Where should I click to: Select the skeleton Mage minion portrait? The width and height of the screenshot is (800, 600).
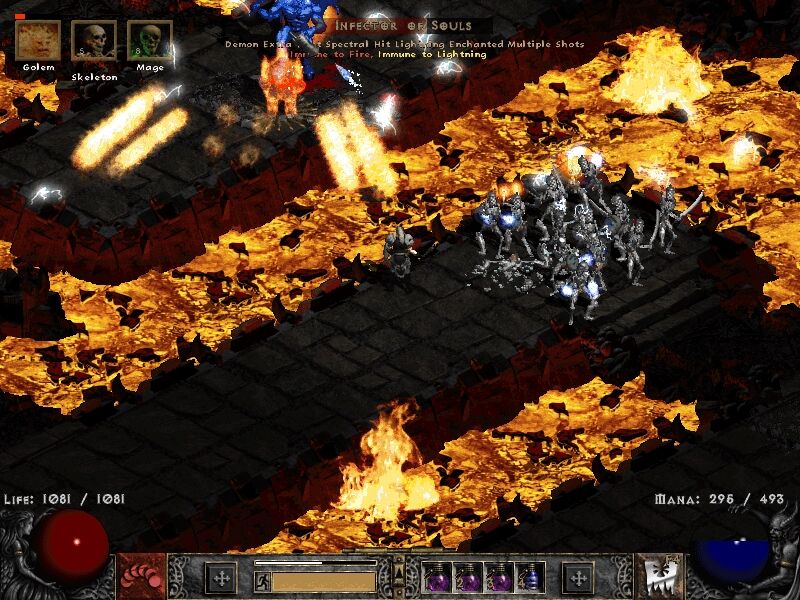coord(149,41)
